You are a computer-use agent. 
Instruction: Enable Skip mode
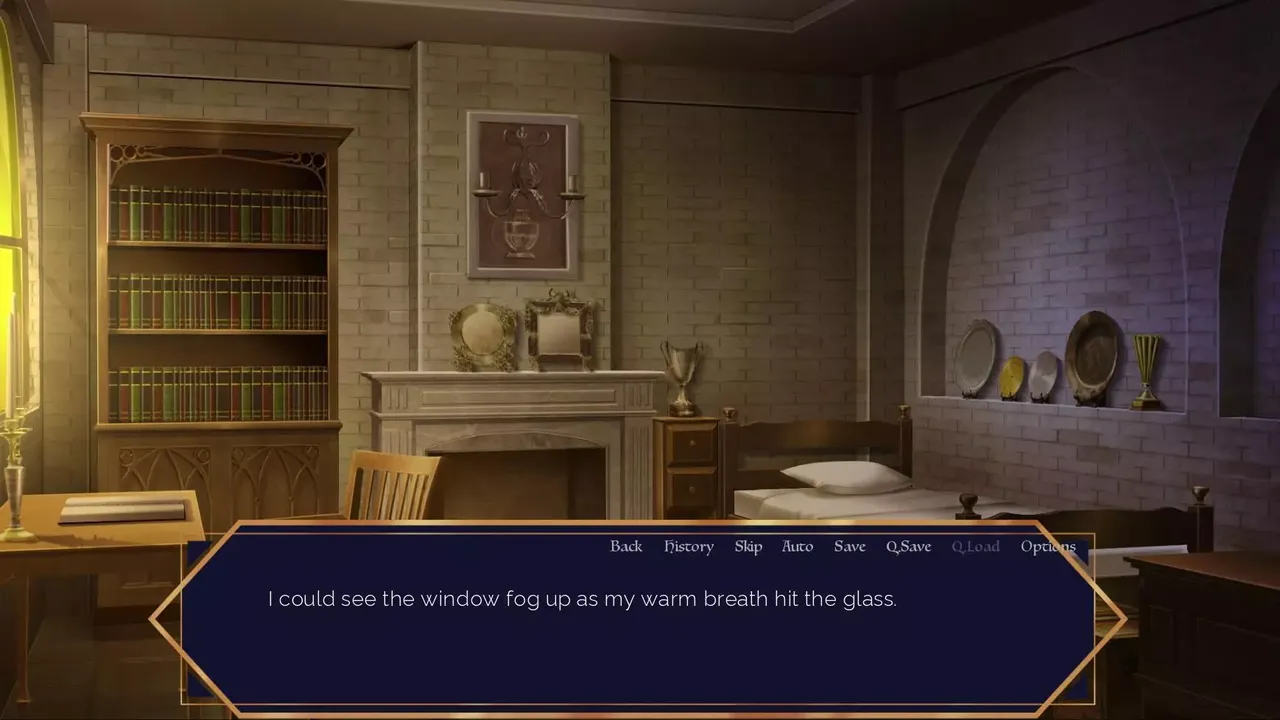[747, 546]
